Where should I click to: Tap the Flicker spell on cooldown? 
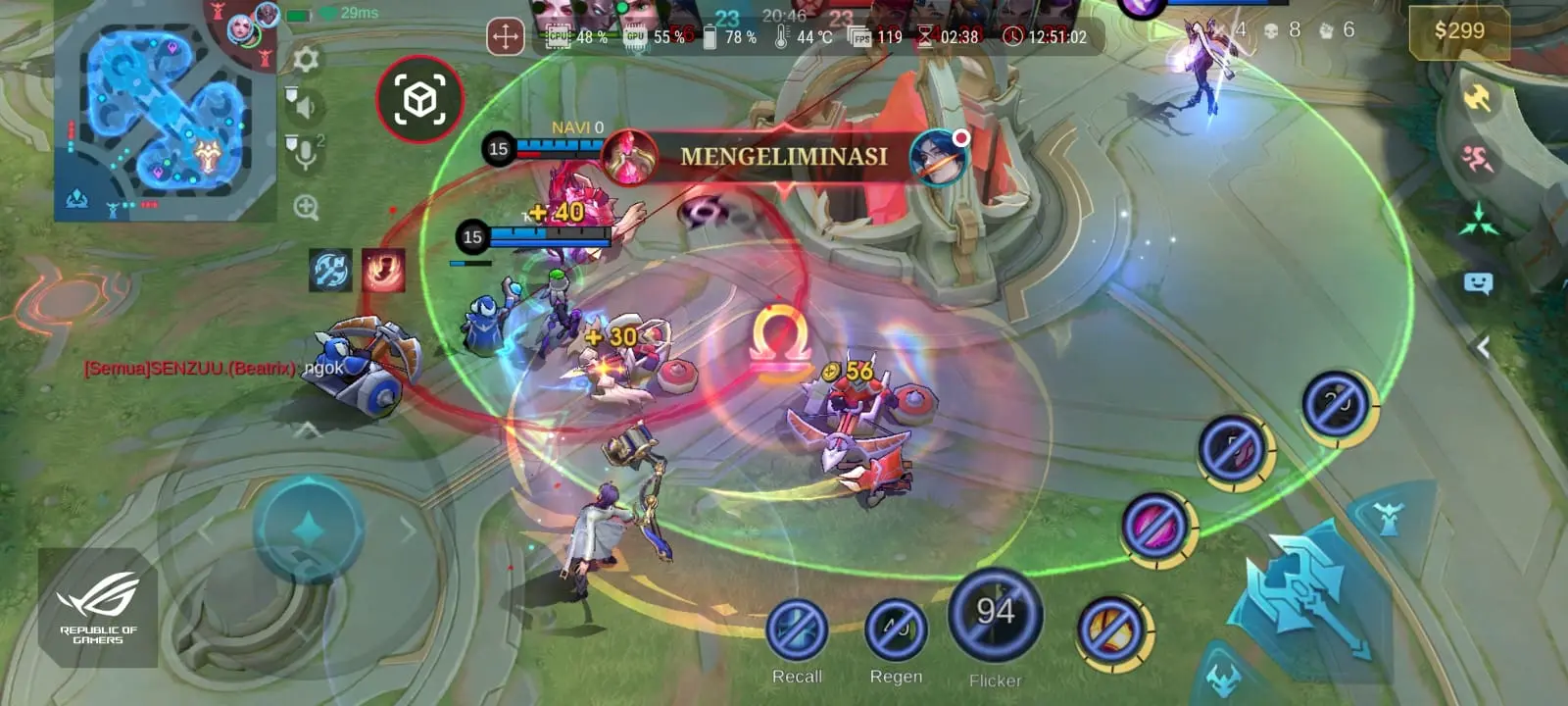pyautogui.click(x=995, y=616)
